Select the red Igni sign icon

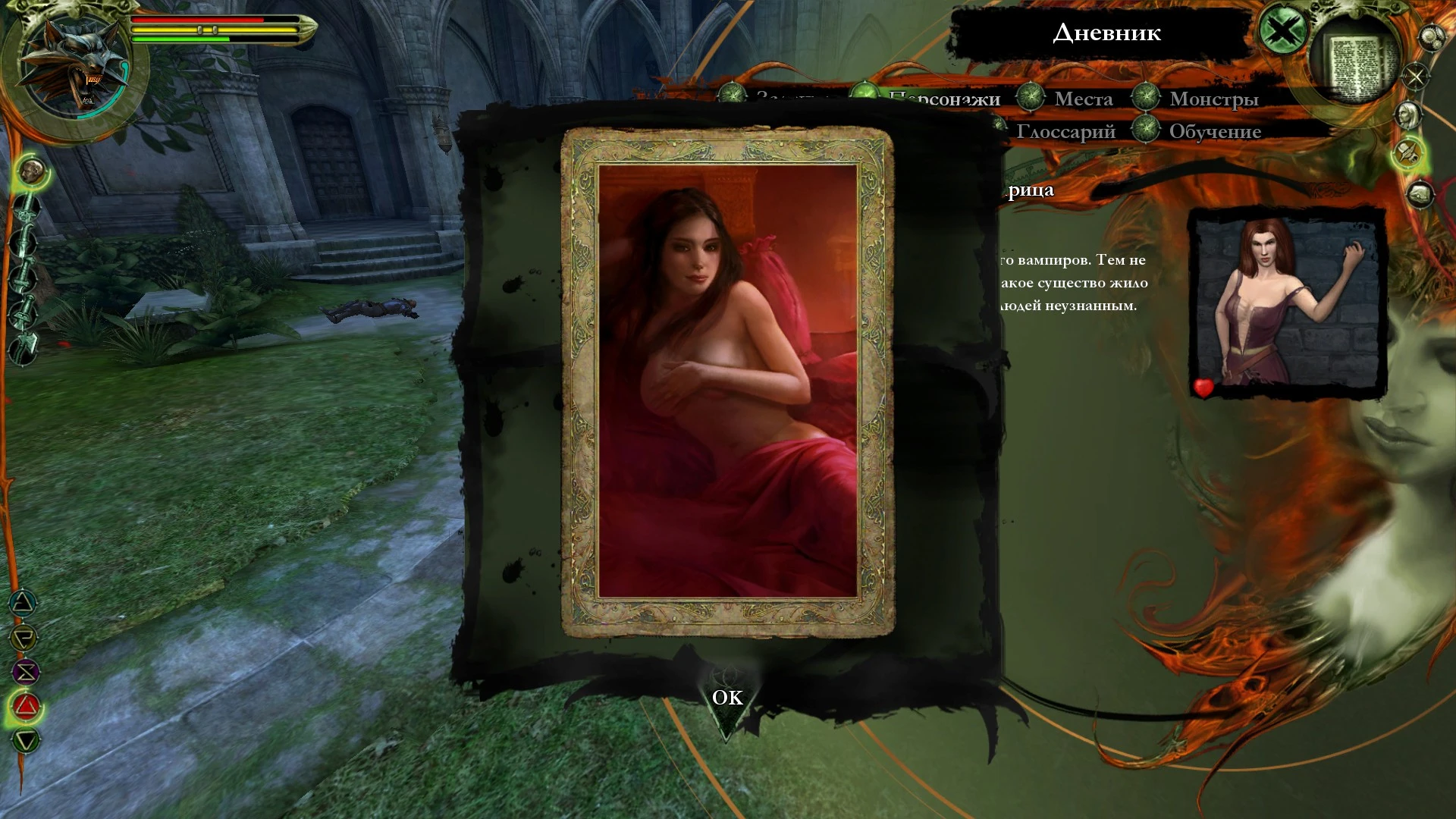tap(27, 705)
